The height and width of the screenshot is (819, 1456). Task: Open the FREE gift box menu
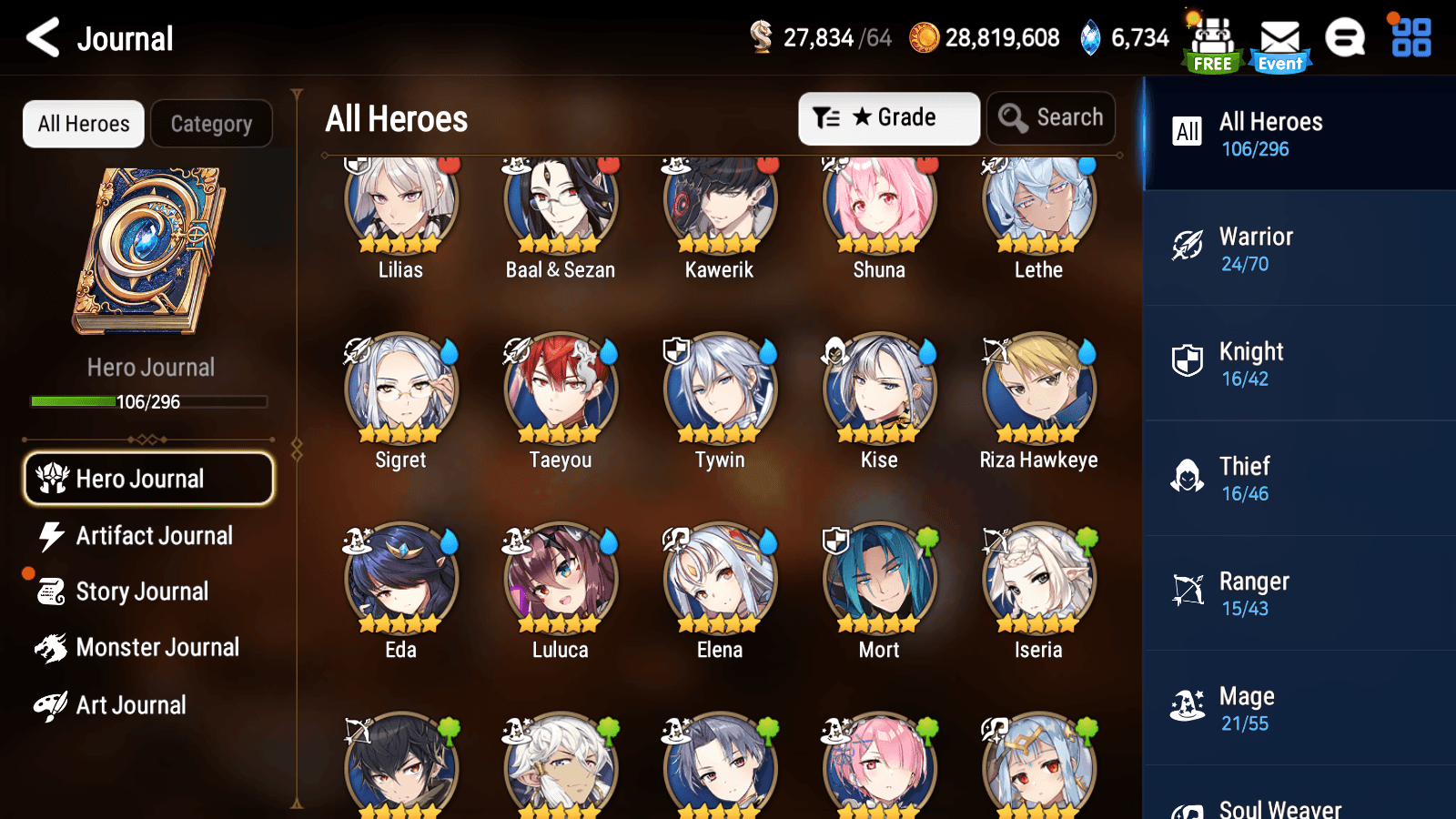(1211, 38)
